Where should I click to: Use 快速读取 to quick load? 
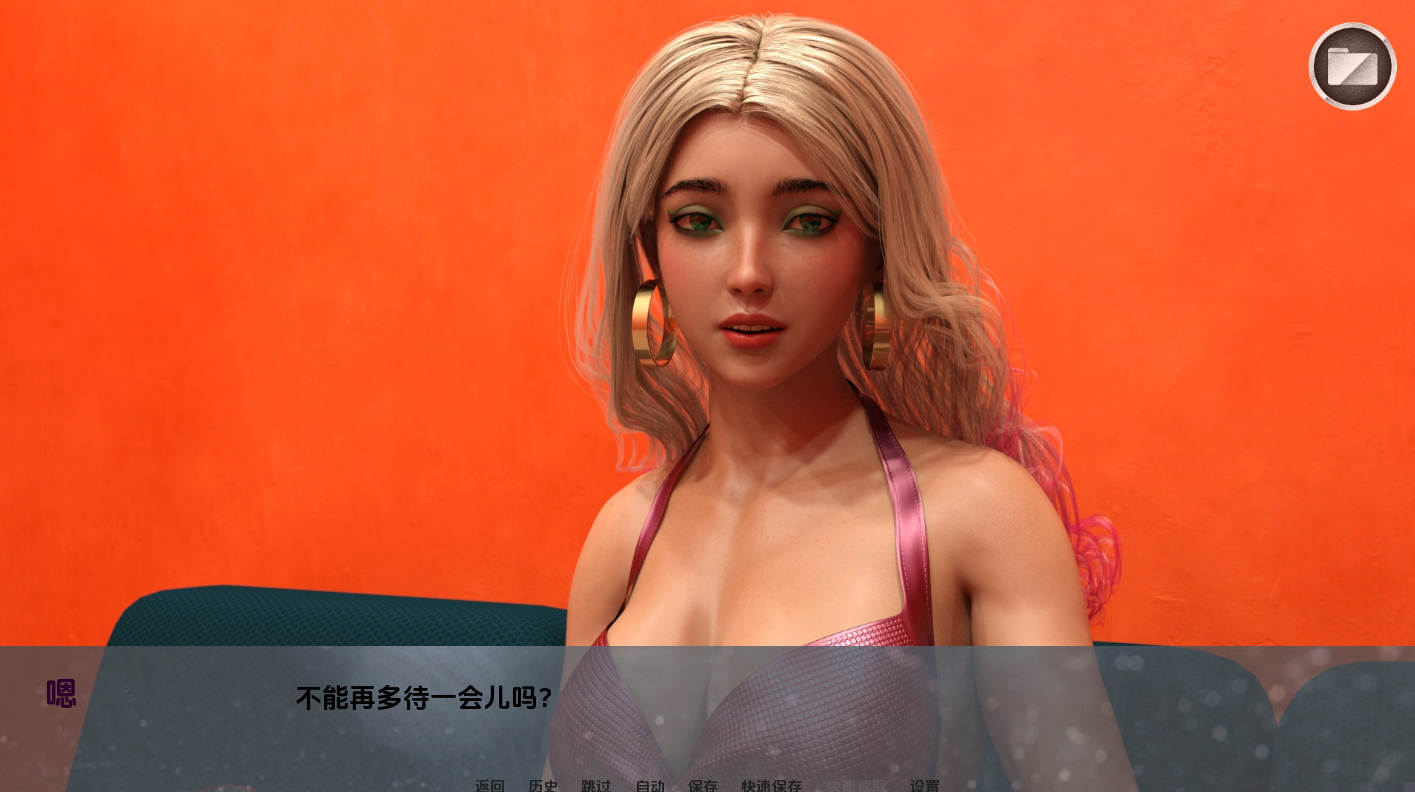(856, 786)
